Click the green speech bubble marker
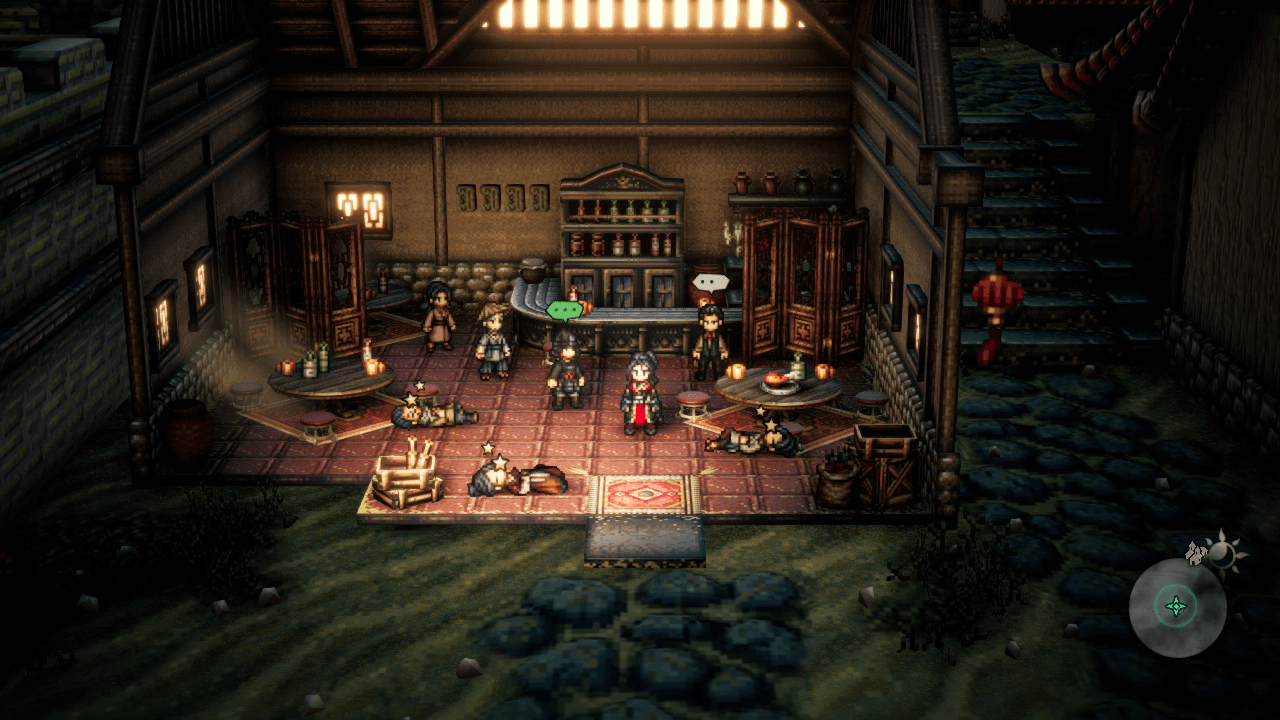This screenshot has width=1280, height=720. [564, 311]
